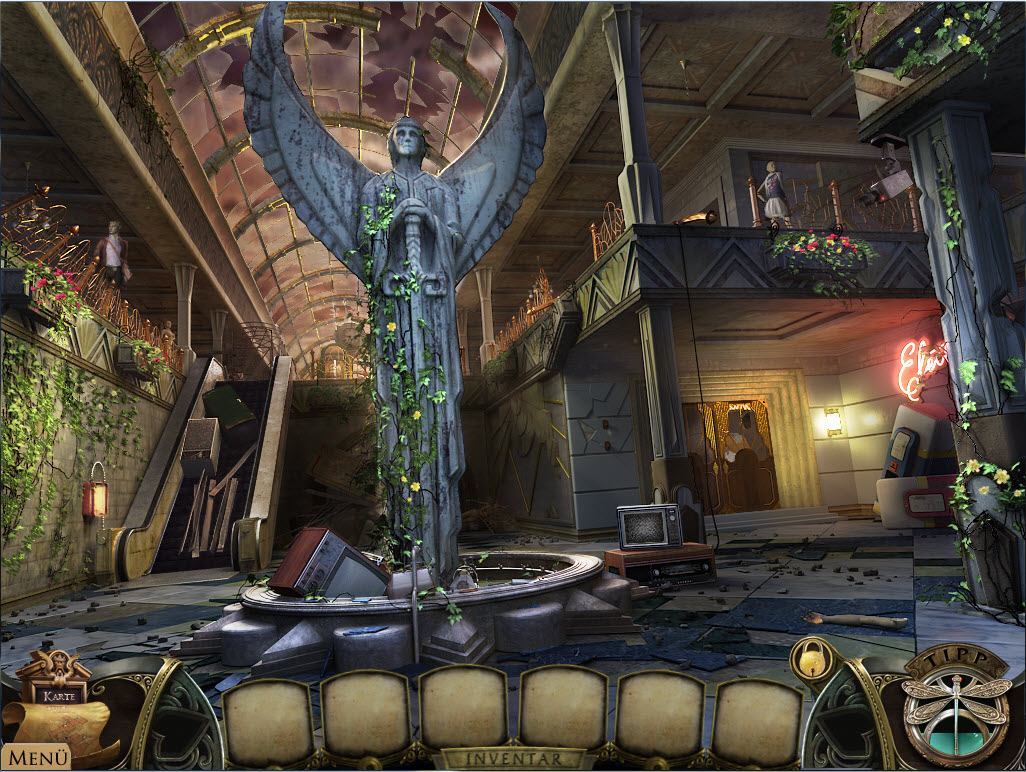Open the Menü button
This screenshot has width=1026, height=772.
36,757
